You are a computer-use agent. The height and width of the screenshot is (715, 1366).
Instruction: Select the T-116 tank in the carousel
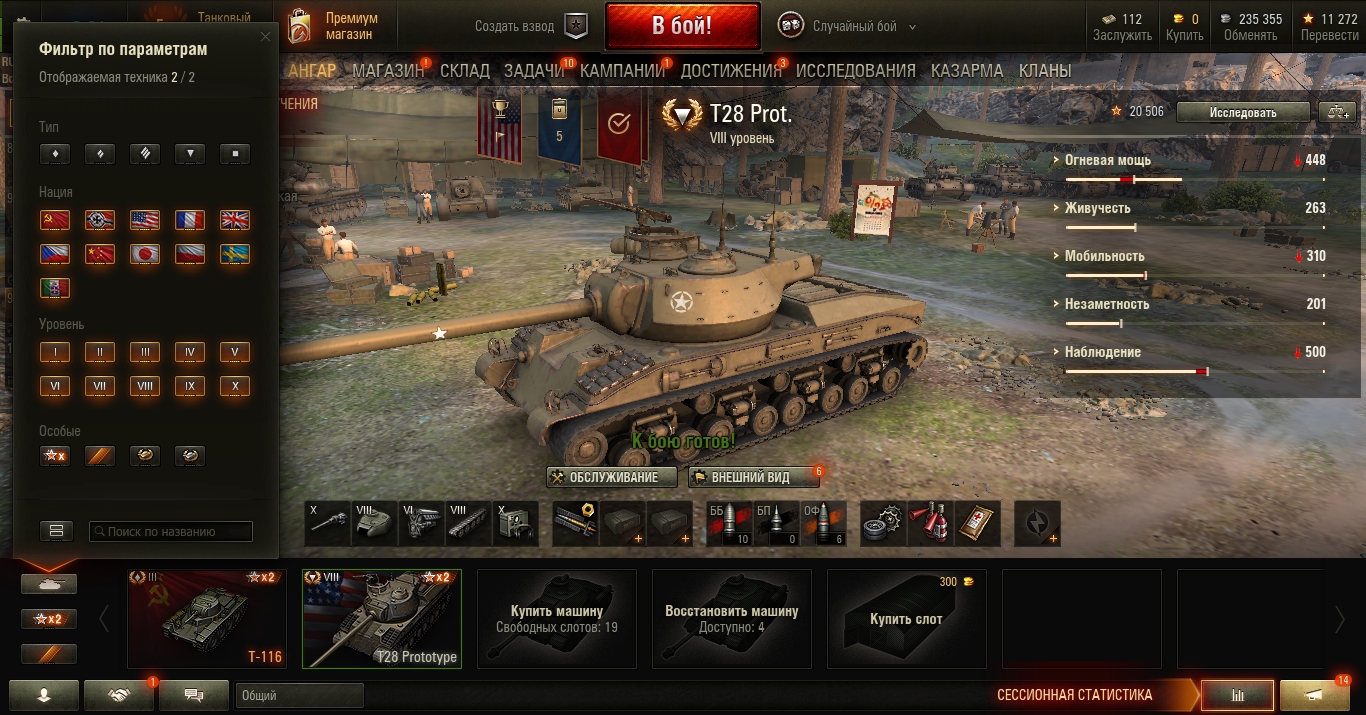207,619
